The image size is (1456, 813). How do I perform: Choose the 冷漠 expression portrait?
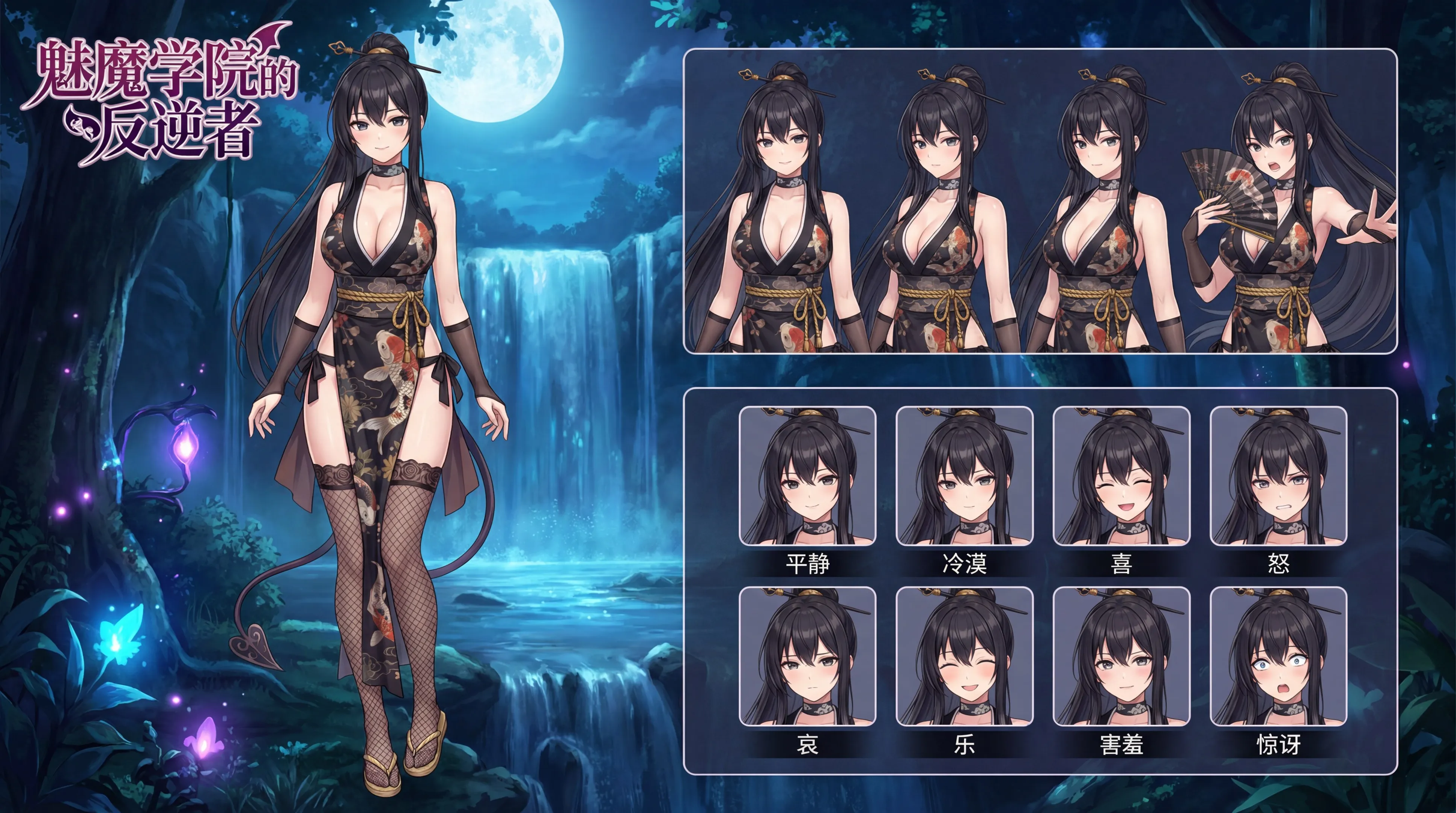click(x=964, y=476)
